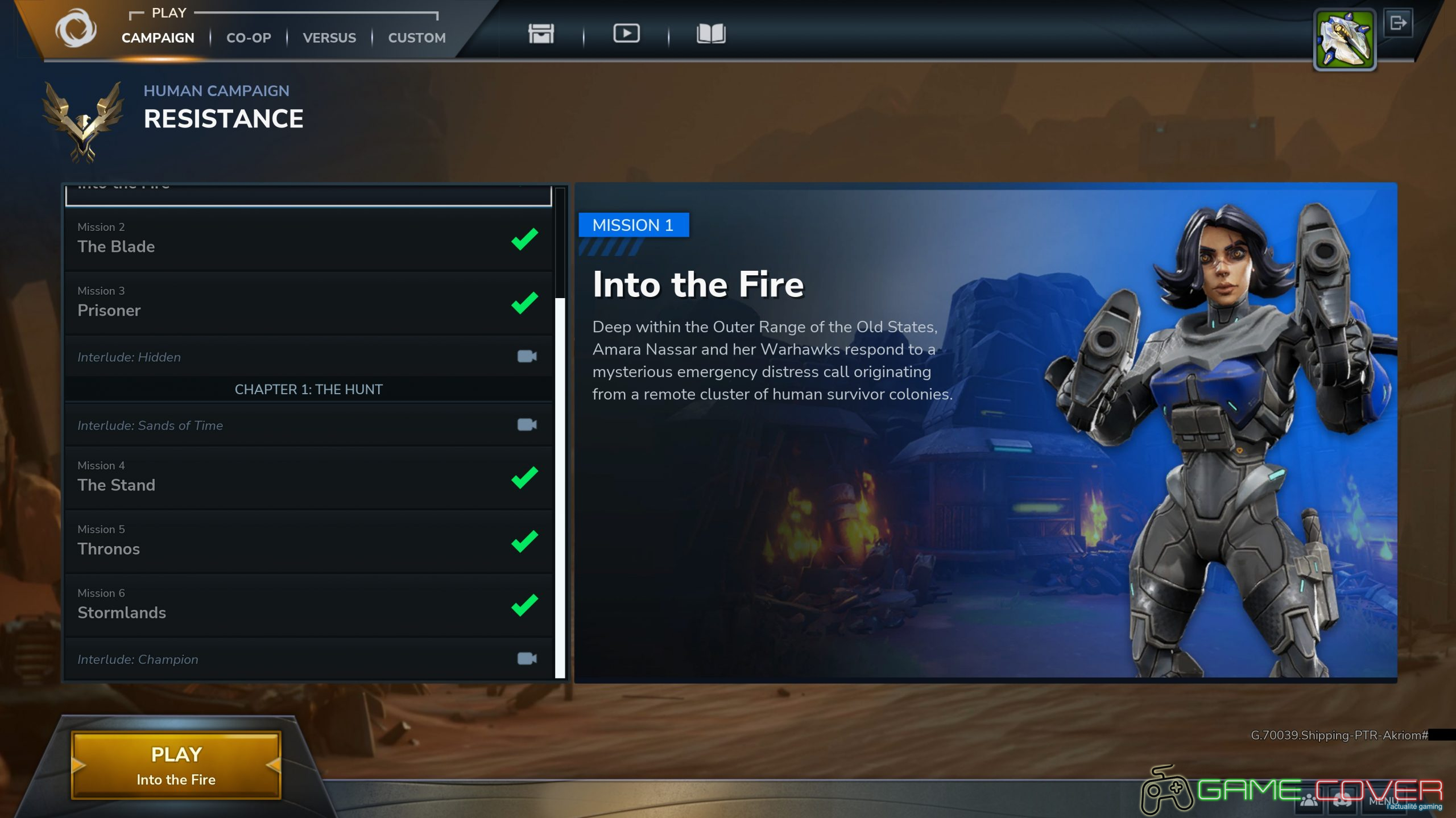Image resolution: width=1456 pixels, height=818 pixels.
Task: Select the Versus tab
Action: (329, 38)
